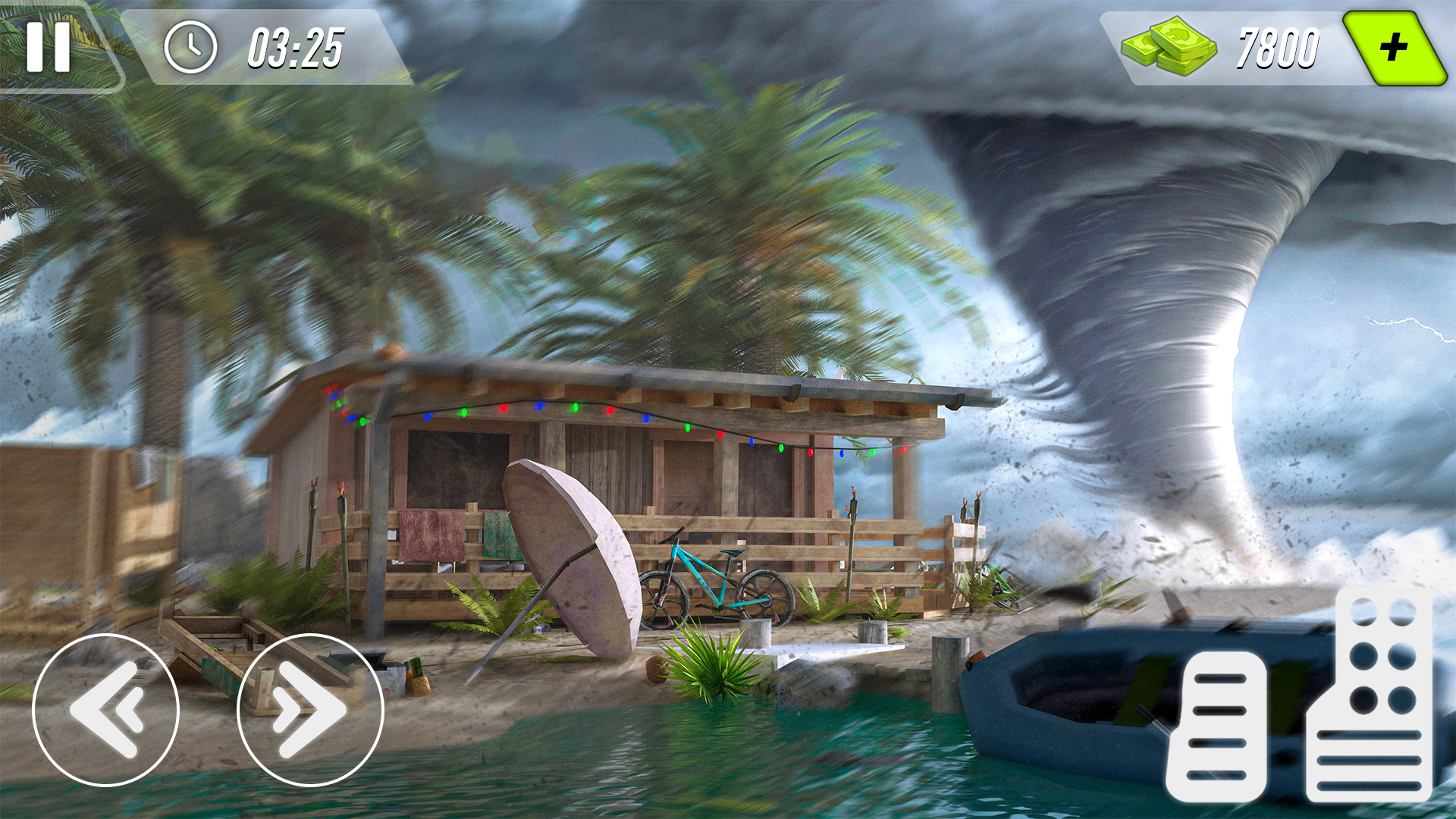Click the clock icon beside the timer
The image size is (1456, 819).
pos(190,47)
